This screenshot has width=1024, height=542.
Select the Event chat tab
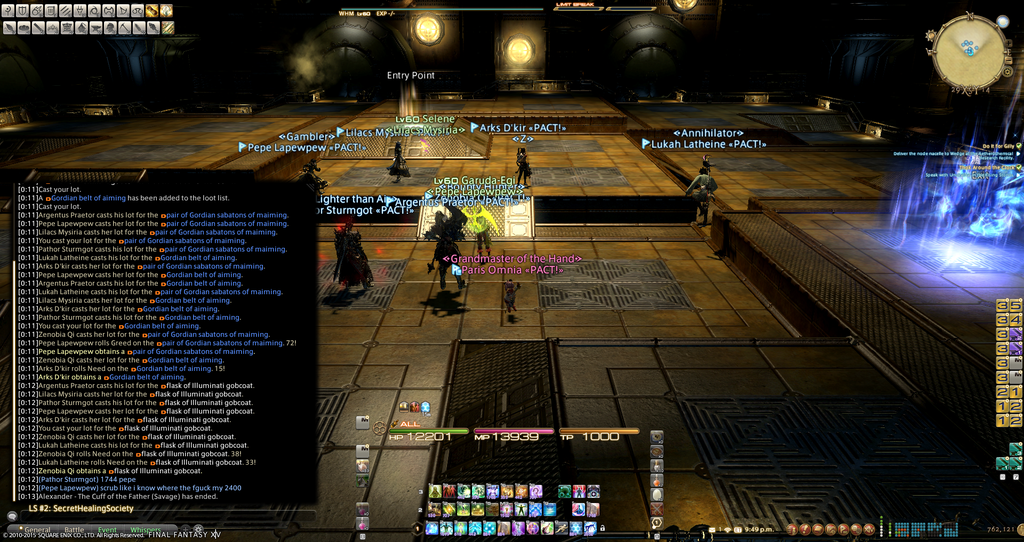coord(106,529)
